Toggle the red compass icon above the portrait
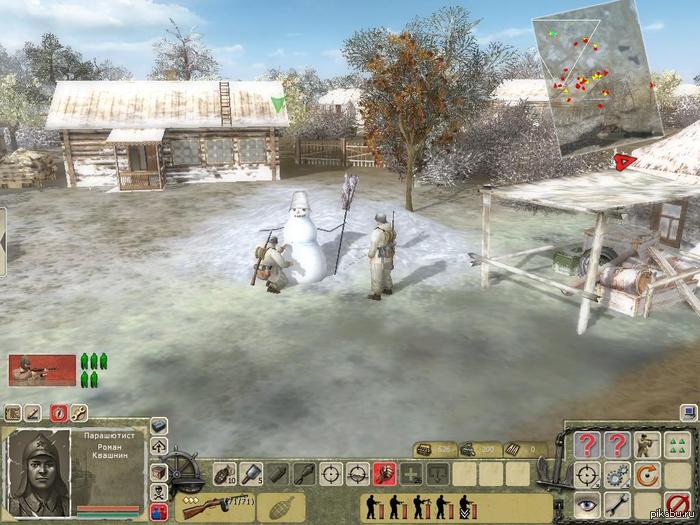The height and width of the screenshot is (525, 700). point(59,411)
